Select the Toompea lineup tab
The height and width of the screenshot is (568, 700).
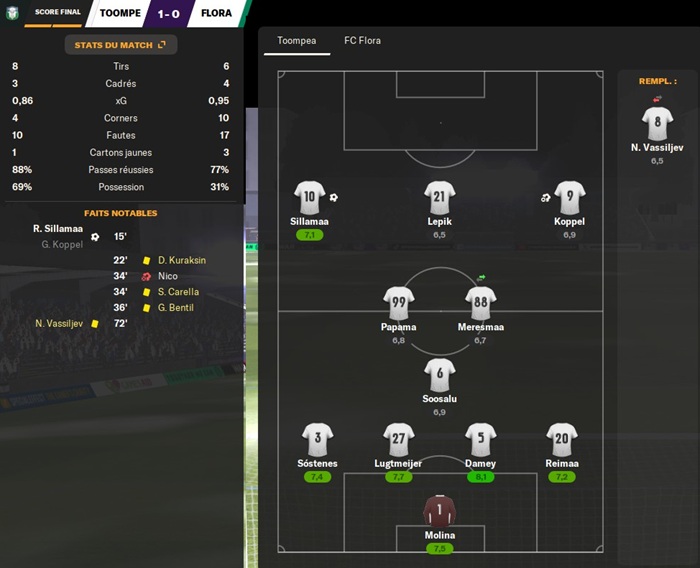297,41
